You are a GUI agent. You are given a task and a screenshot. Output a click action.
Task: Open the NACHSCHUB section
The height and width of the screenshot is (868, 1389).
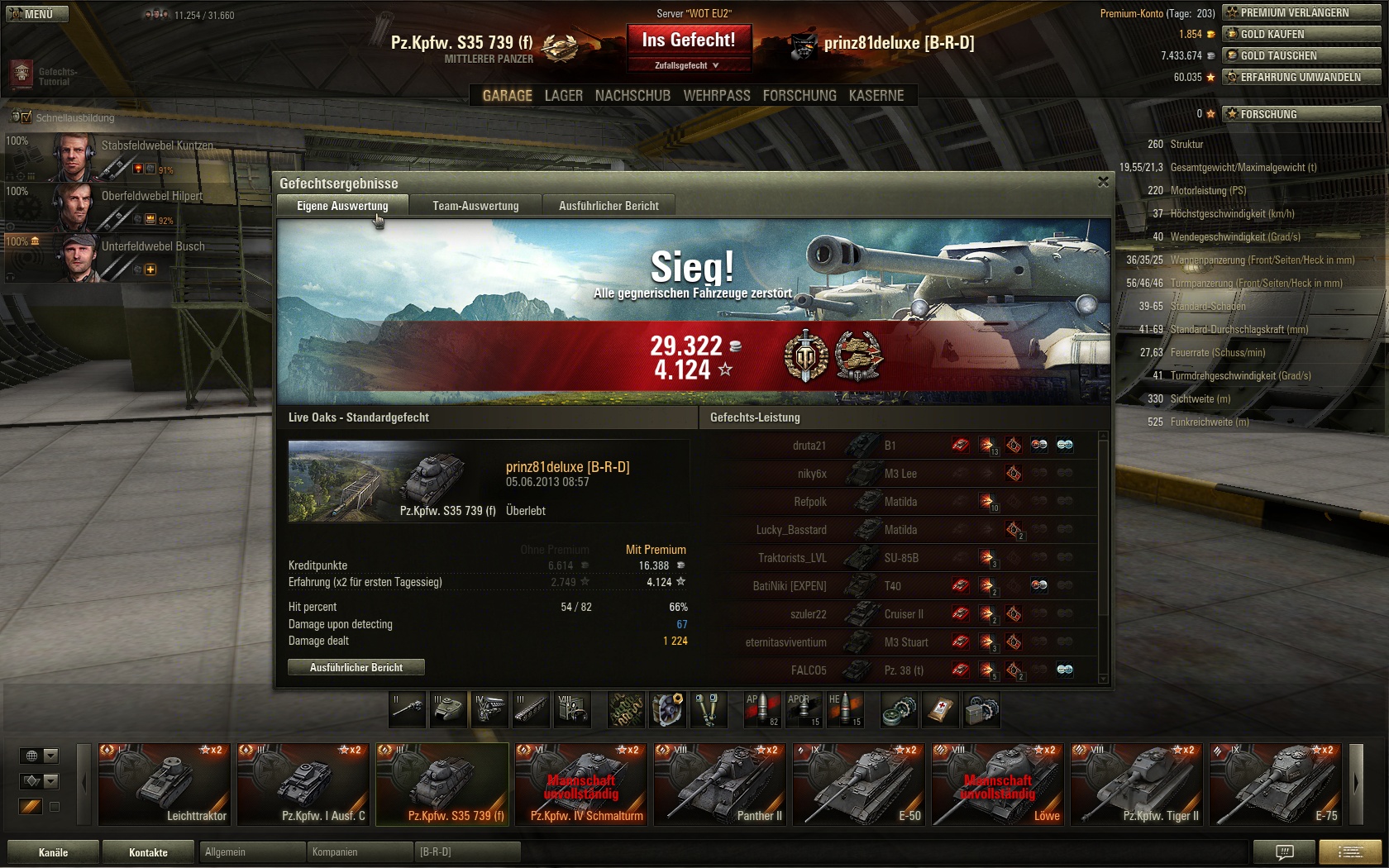pos(632,96)
